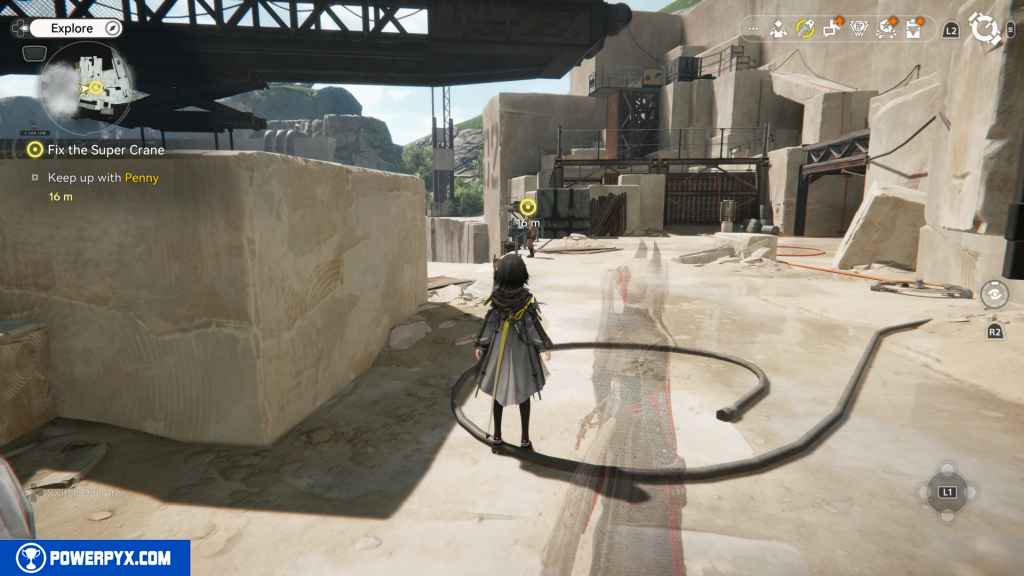Open the circular minimap

(x=86, y=88)
